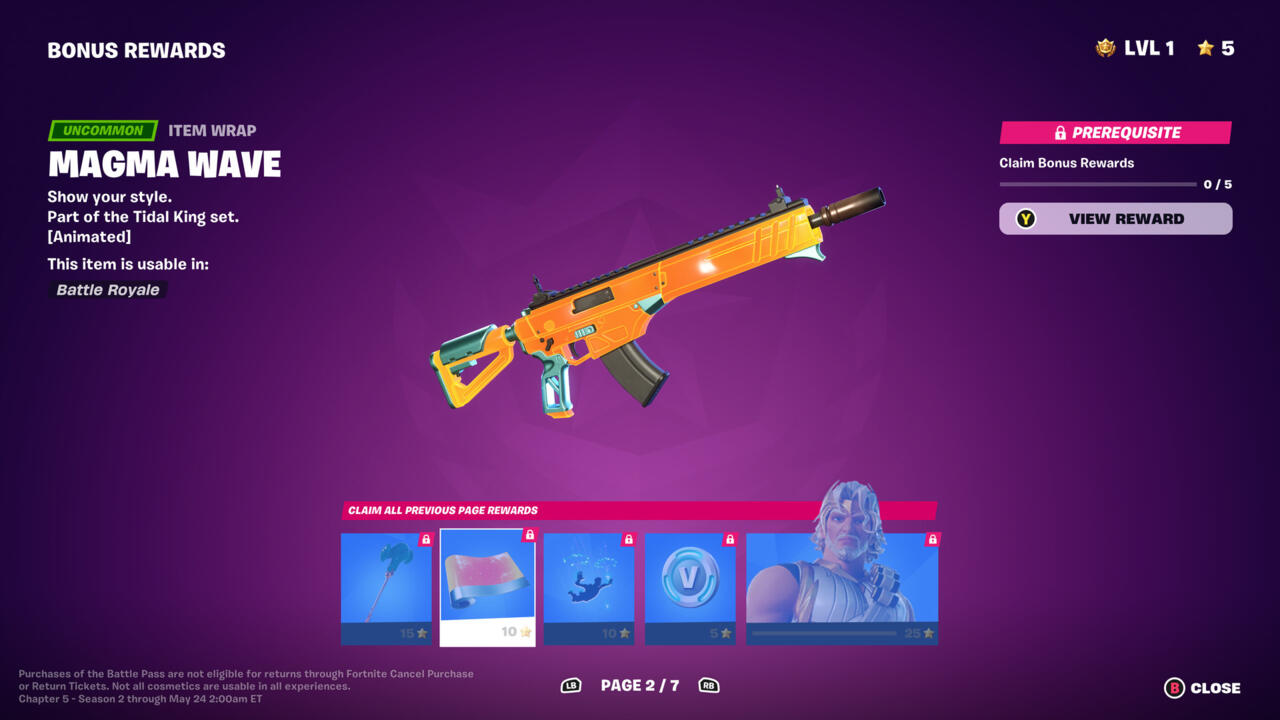
Task: Pick the V-Bucks reward tile
Action: click(690, 588)
